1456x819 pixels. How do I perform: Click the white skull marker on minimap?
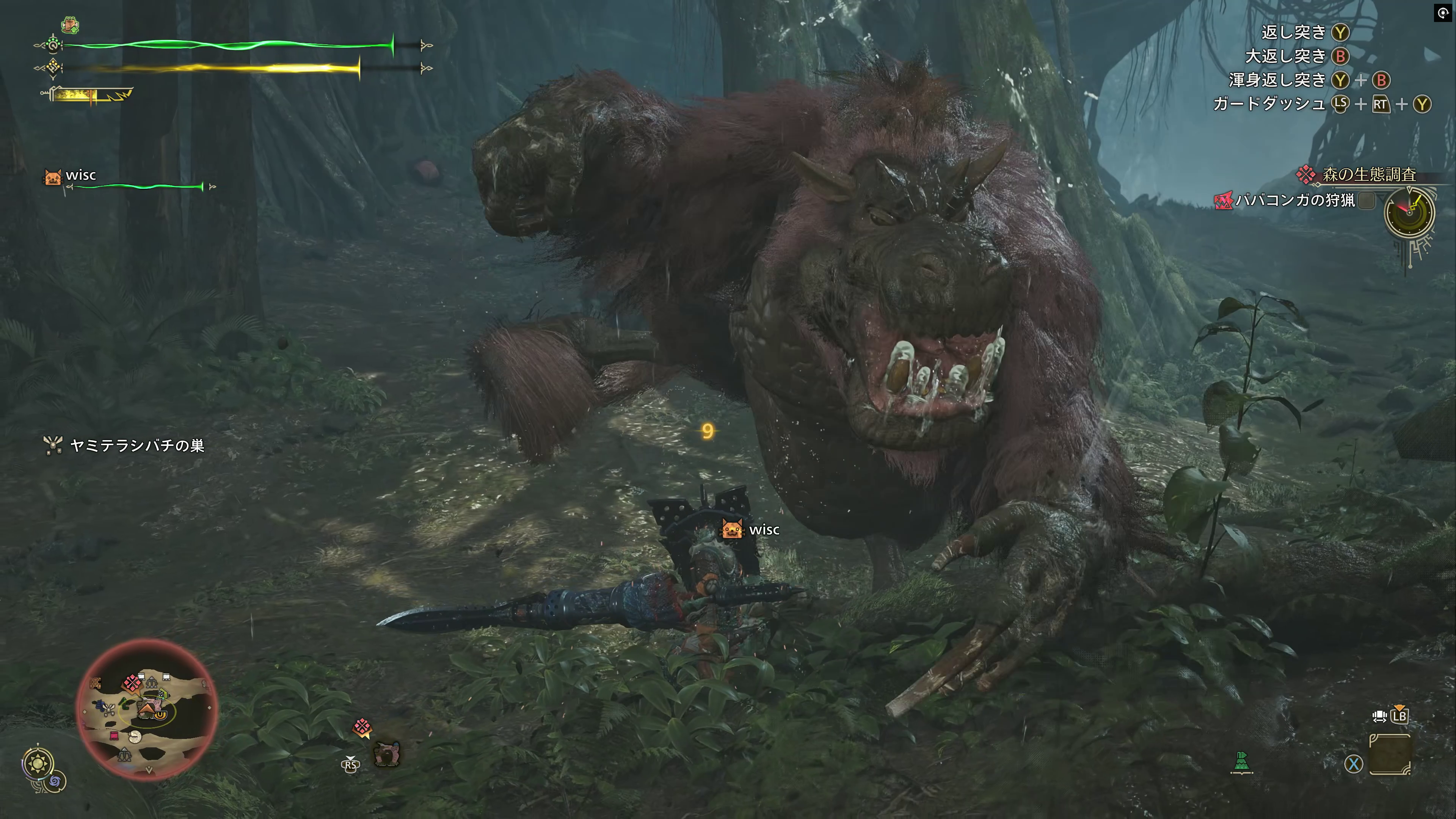pyautogui.click(x=135, y=736)
